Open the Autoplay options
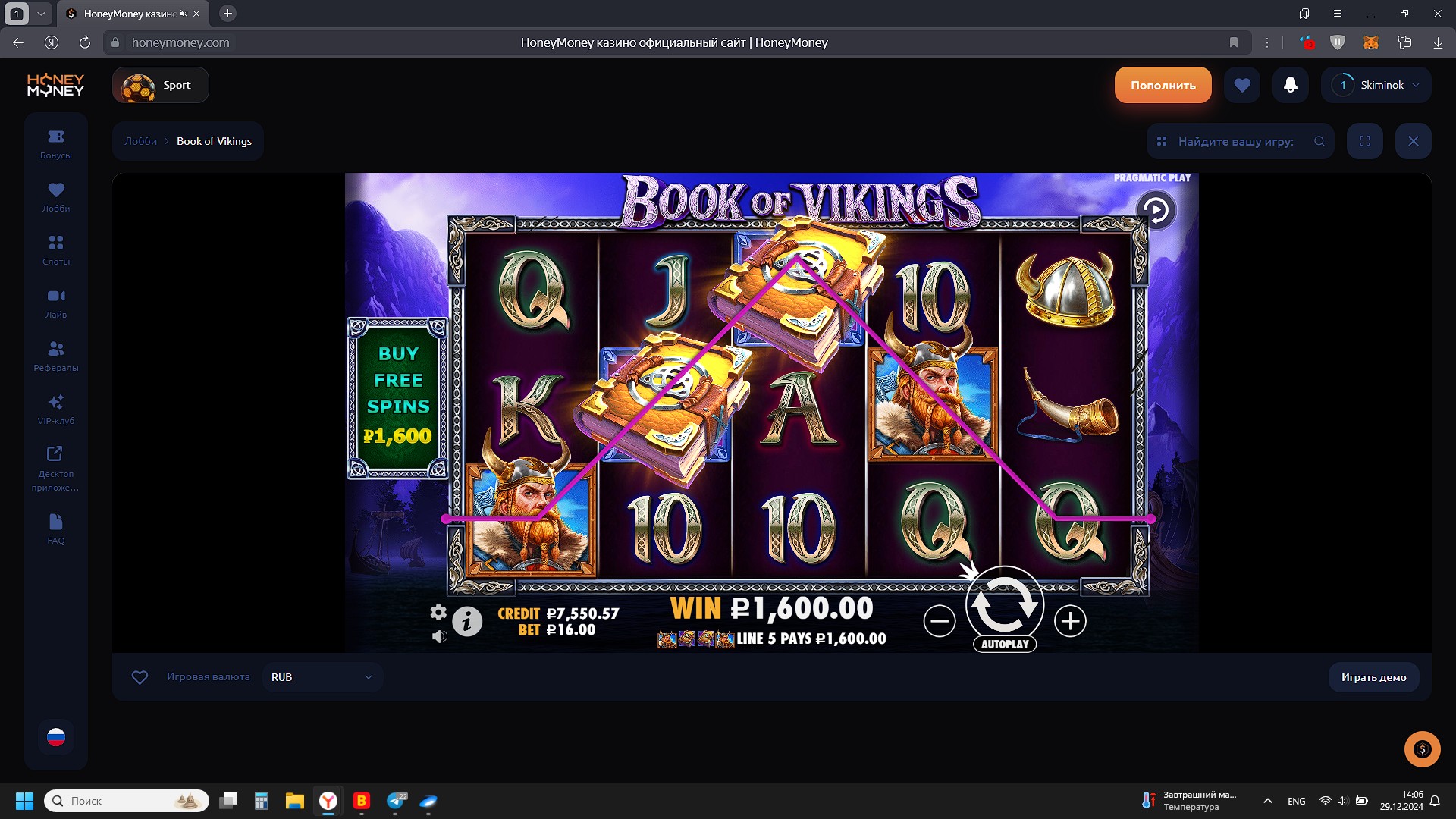 click(x=1005, y=645)
